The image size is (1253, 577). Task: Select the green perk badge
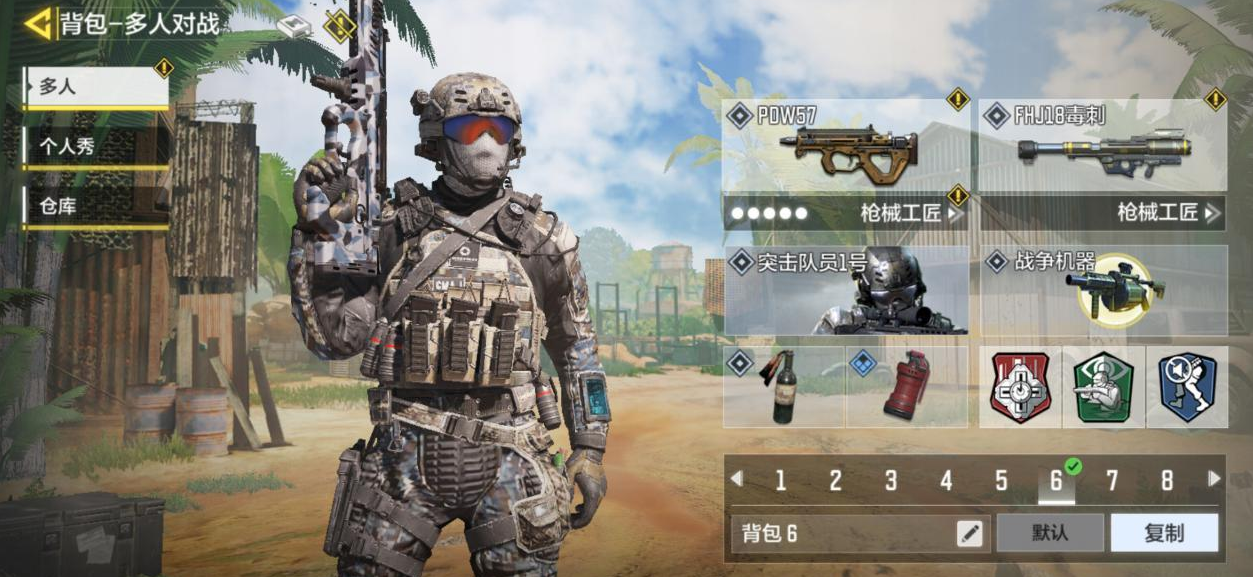(1103, 387)
